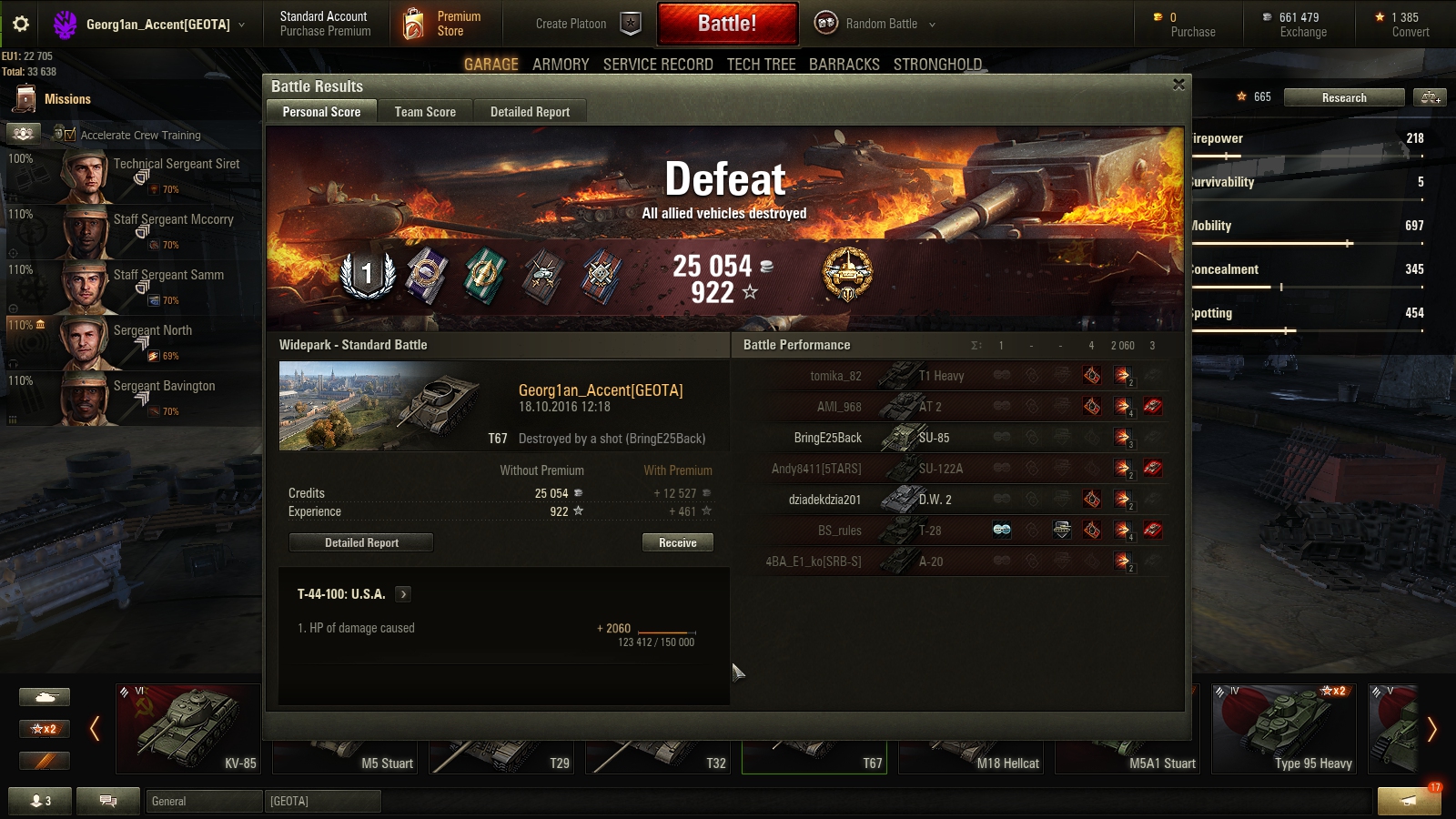Create a Platoon
1456x819 pixels.
click(x=587, y=24)
